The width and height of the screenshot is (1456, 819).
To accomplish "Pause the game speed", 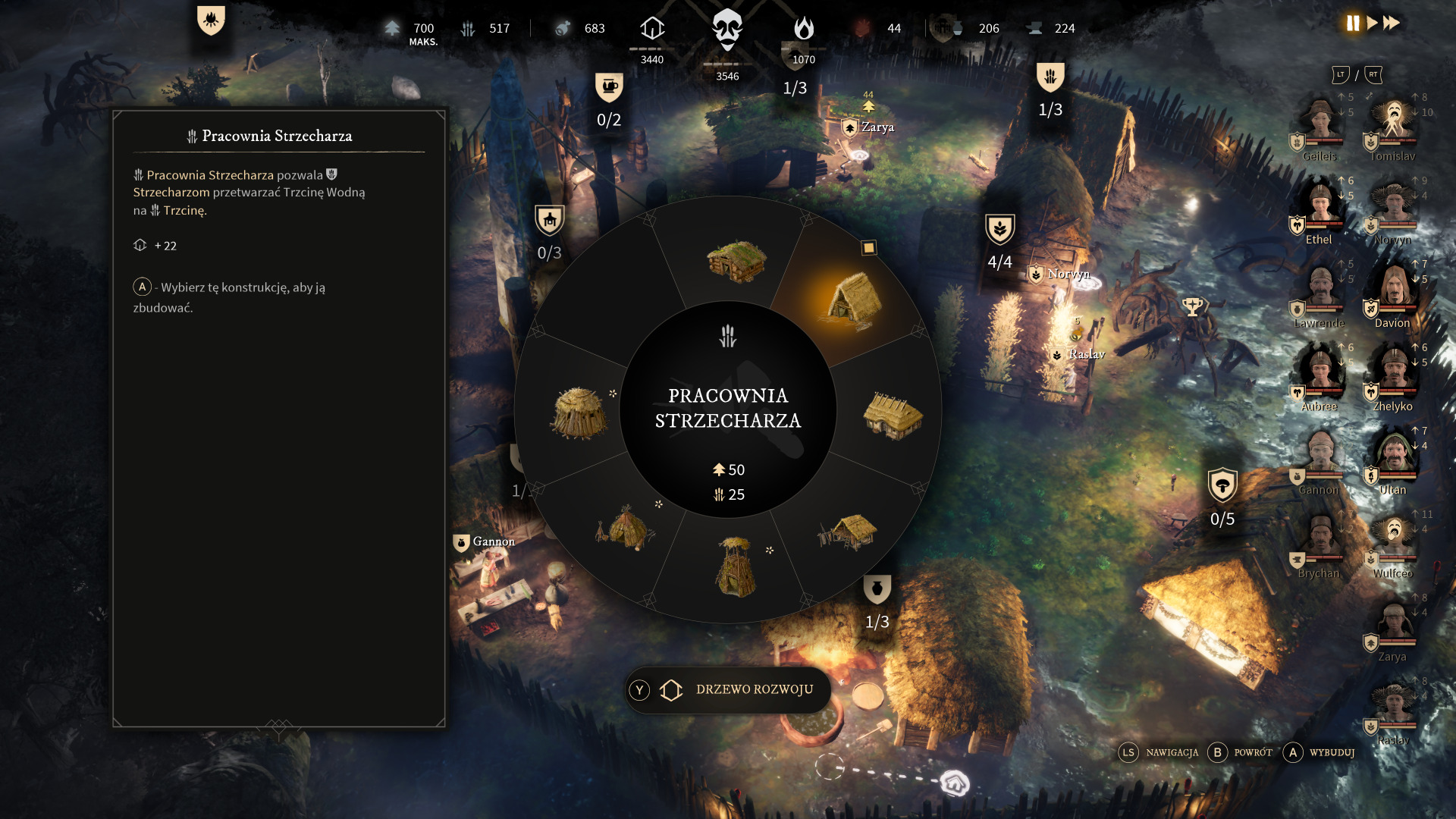I will [x=1353, y=24].
